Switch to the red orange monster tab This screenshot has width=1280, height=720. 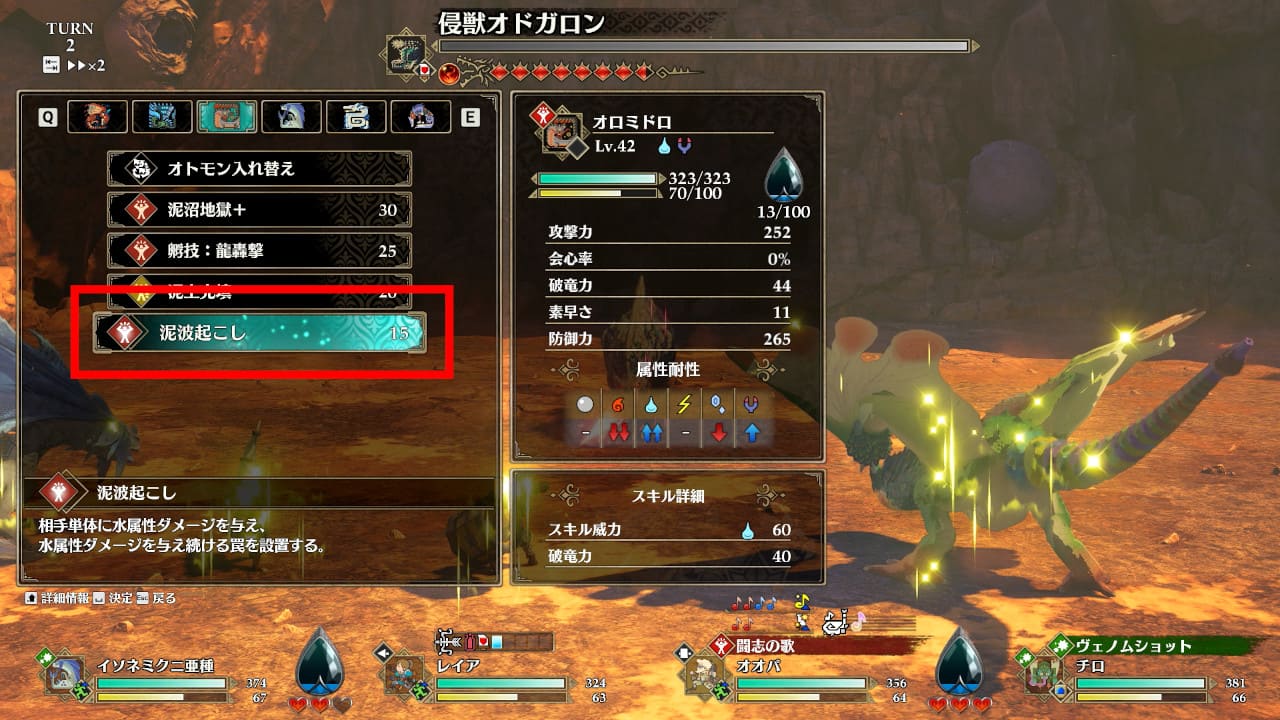pos(98,117)
